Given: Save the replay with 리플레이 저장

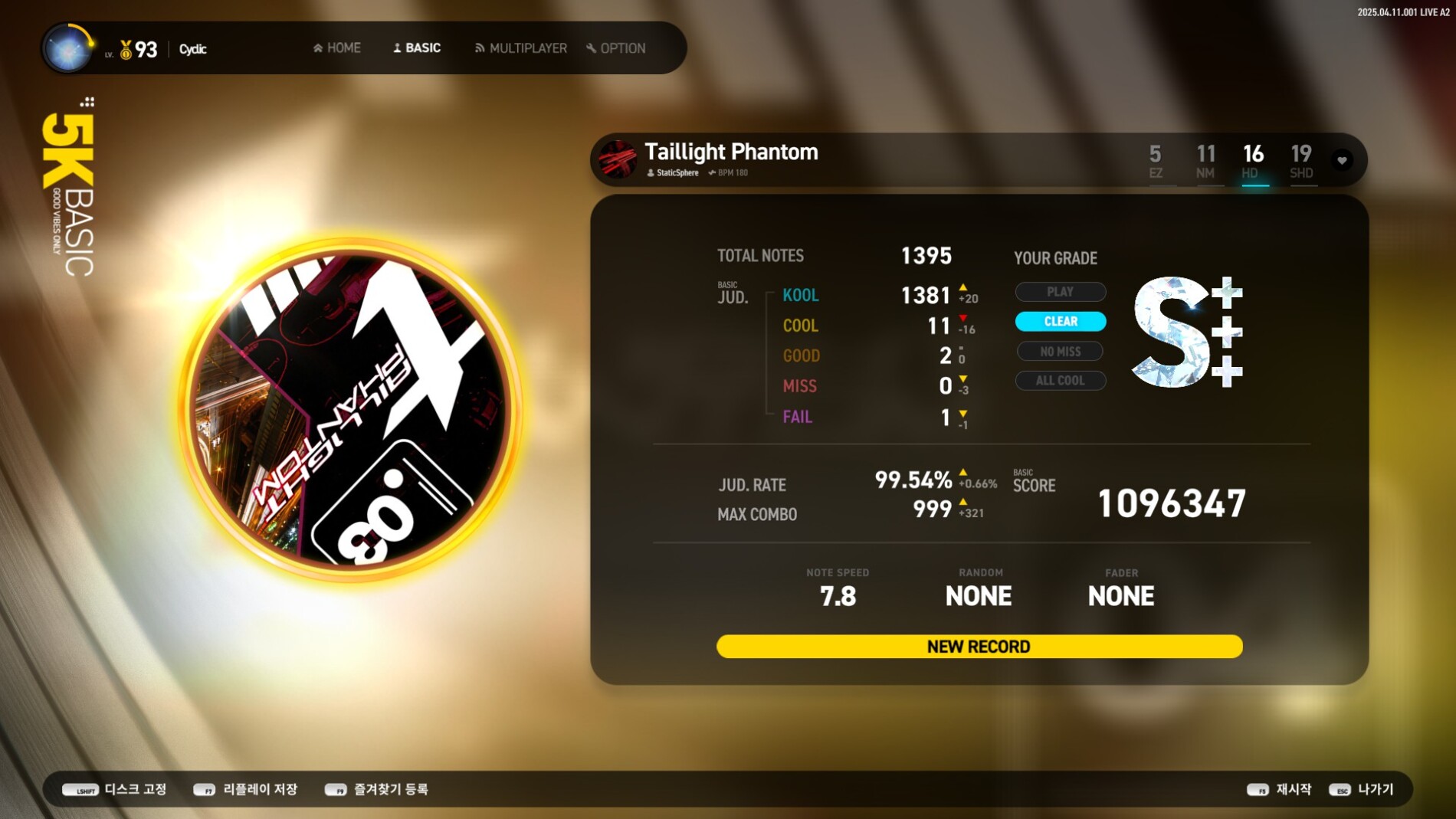Looking at the screenshot, I should coord(245,789).
